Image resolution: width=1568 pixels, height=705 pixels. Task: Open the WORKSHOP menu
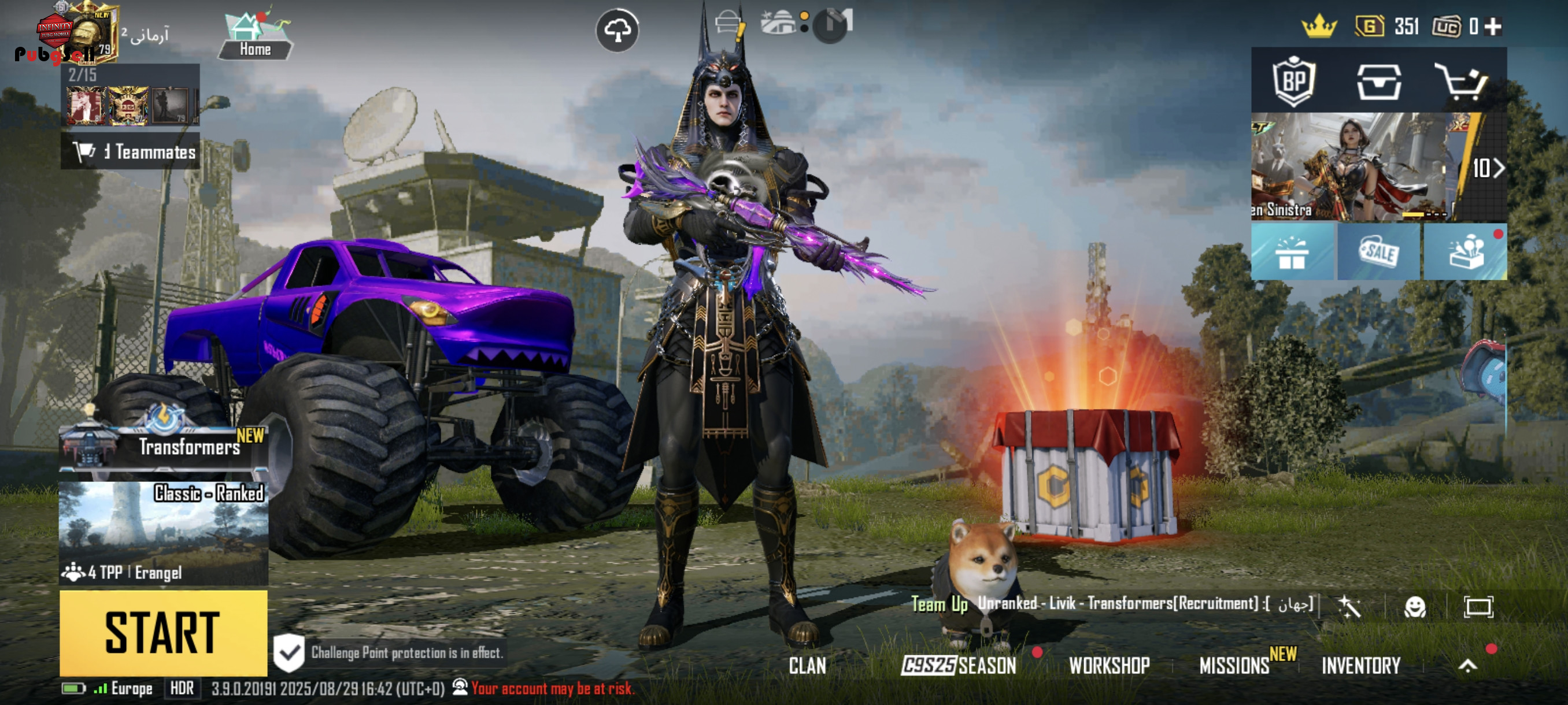click(1109, 666)
